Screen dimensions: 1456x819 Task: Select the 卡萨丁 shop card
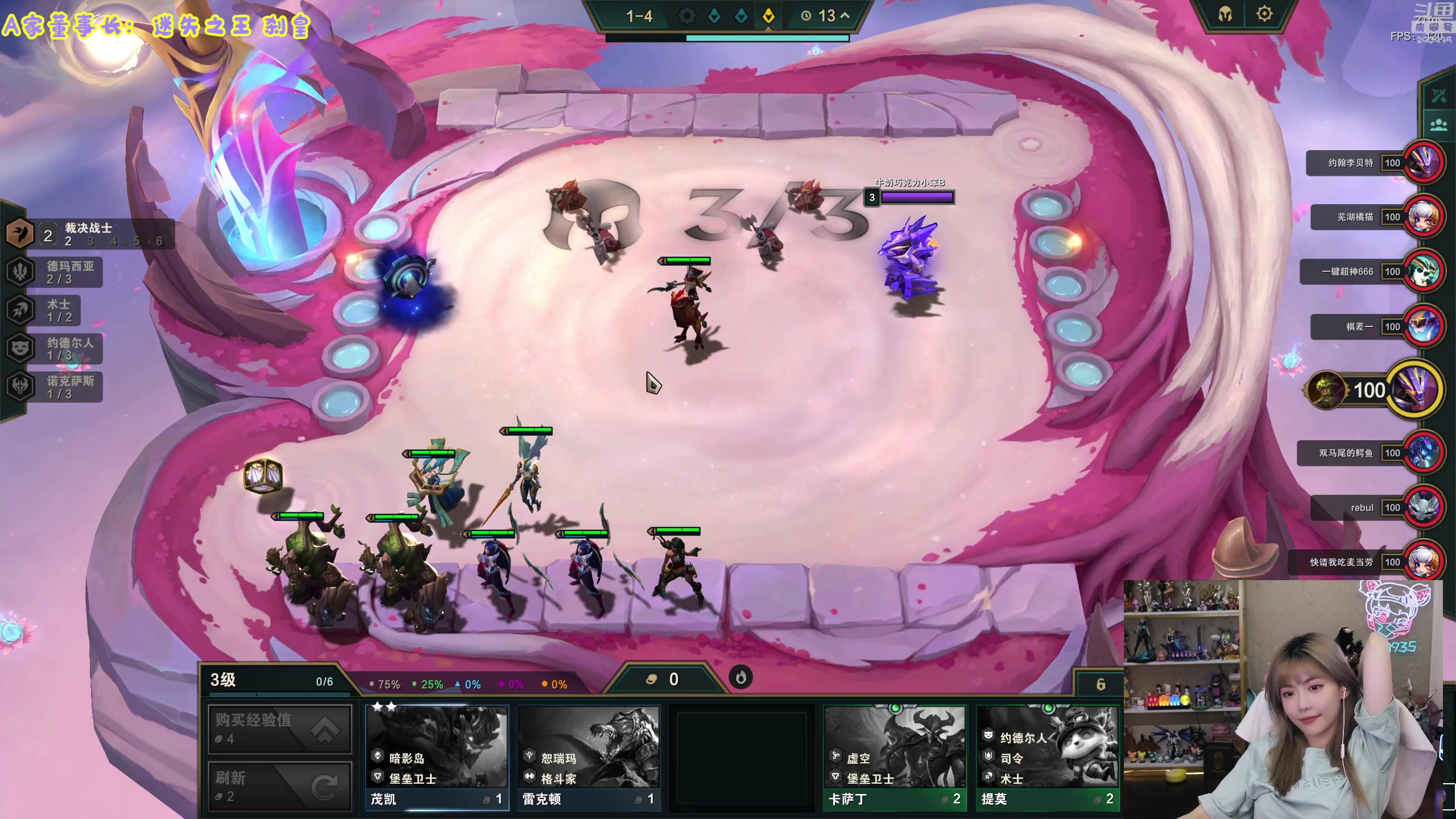point(894,756)
